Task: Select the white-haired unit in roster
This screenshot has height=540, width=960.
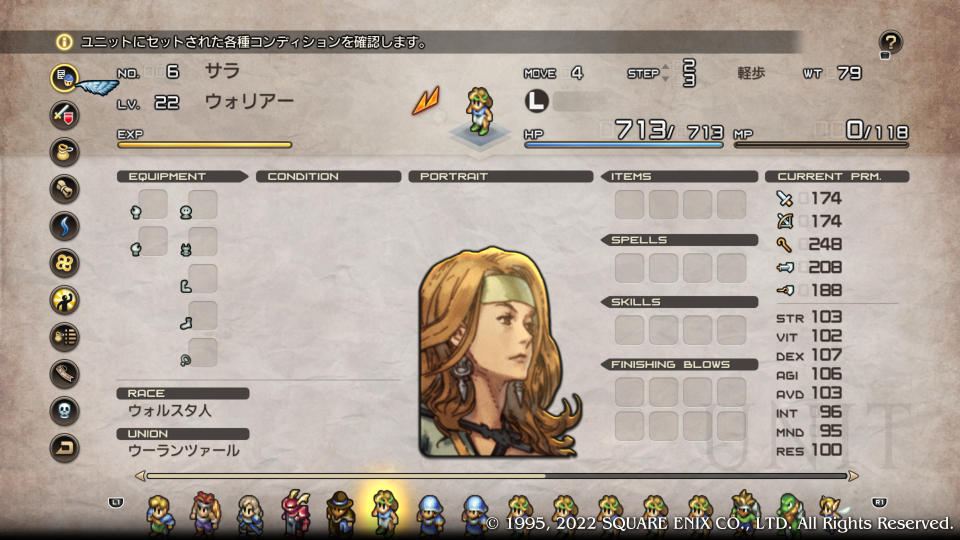Action: coord(250,512)
